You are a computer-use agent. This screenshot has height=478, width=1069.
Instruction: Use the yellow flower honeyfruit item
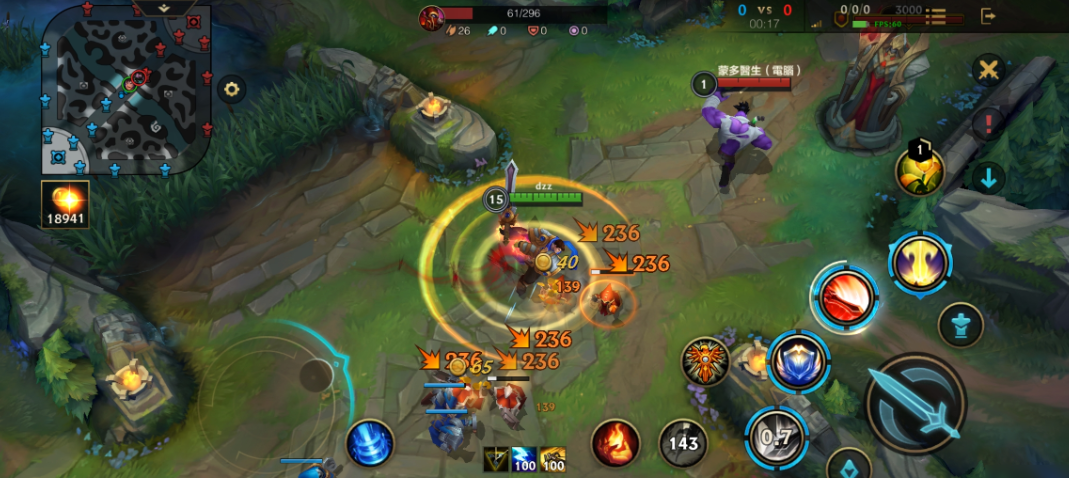919,171
